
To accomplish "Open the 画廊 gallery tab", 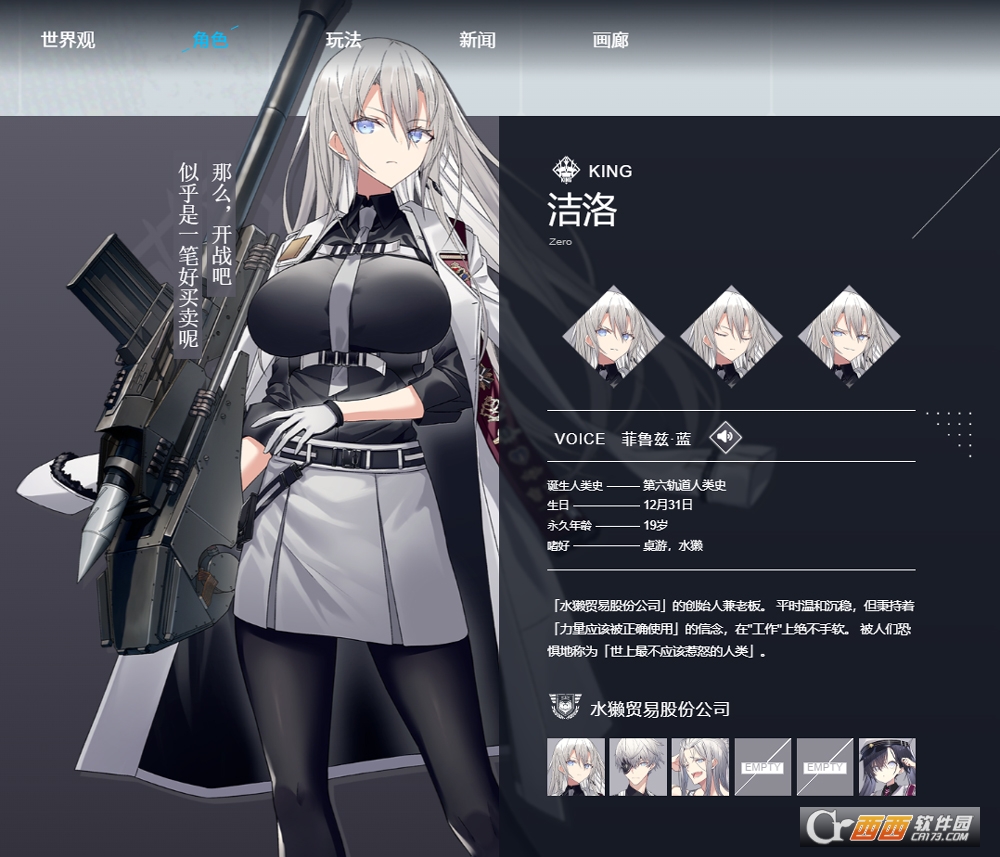I will coord(610,41).
